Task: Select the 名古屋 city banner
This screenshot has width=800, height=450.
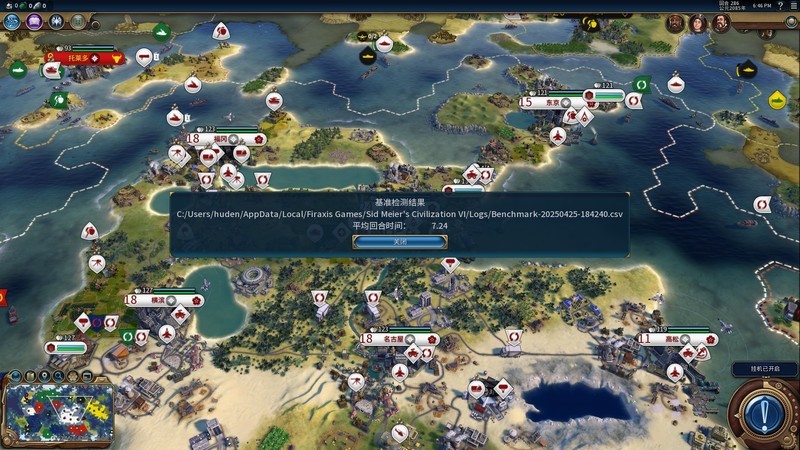Action: 393,339
